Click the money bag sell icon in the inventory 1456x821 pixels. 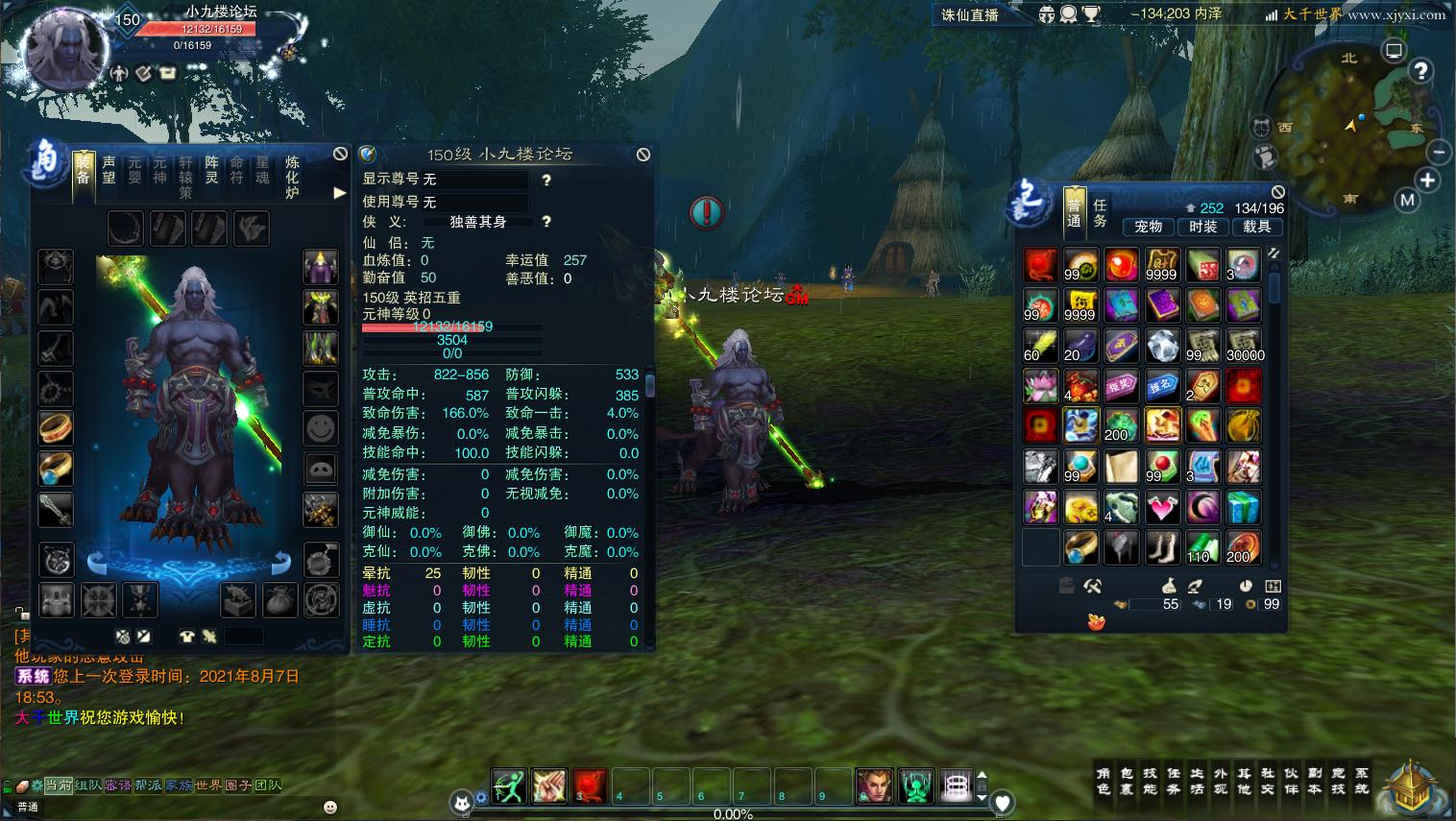[1169, 587]
